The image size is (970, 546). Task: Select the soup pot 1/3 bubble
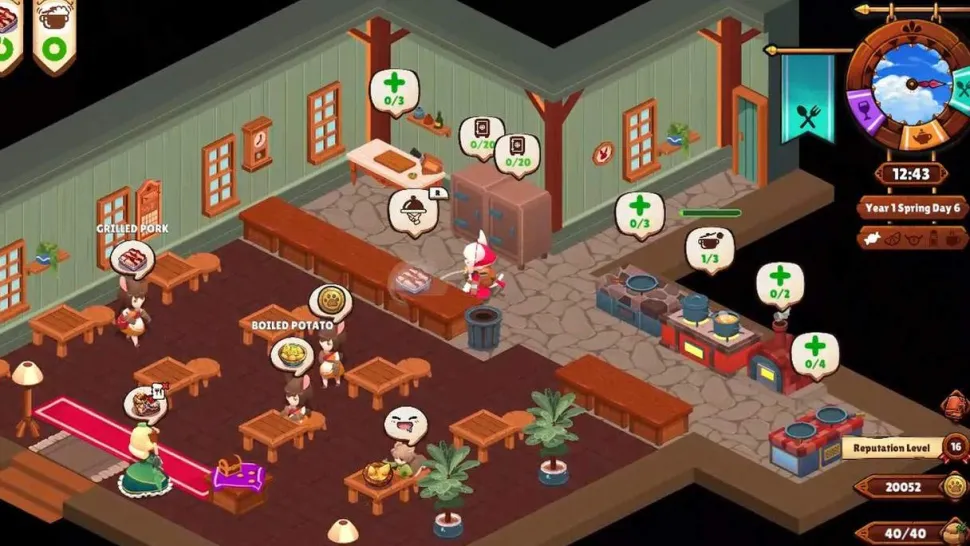tap(709, 248)
